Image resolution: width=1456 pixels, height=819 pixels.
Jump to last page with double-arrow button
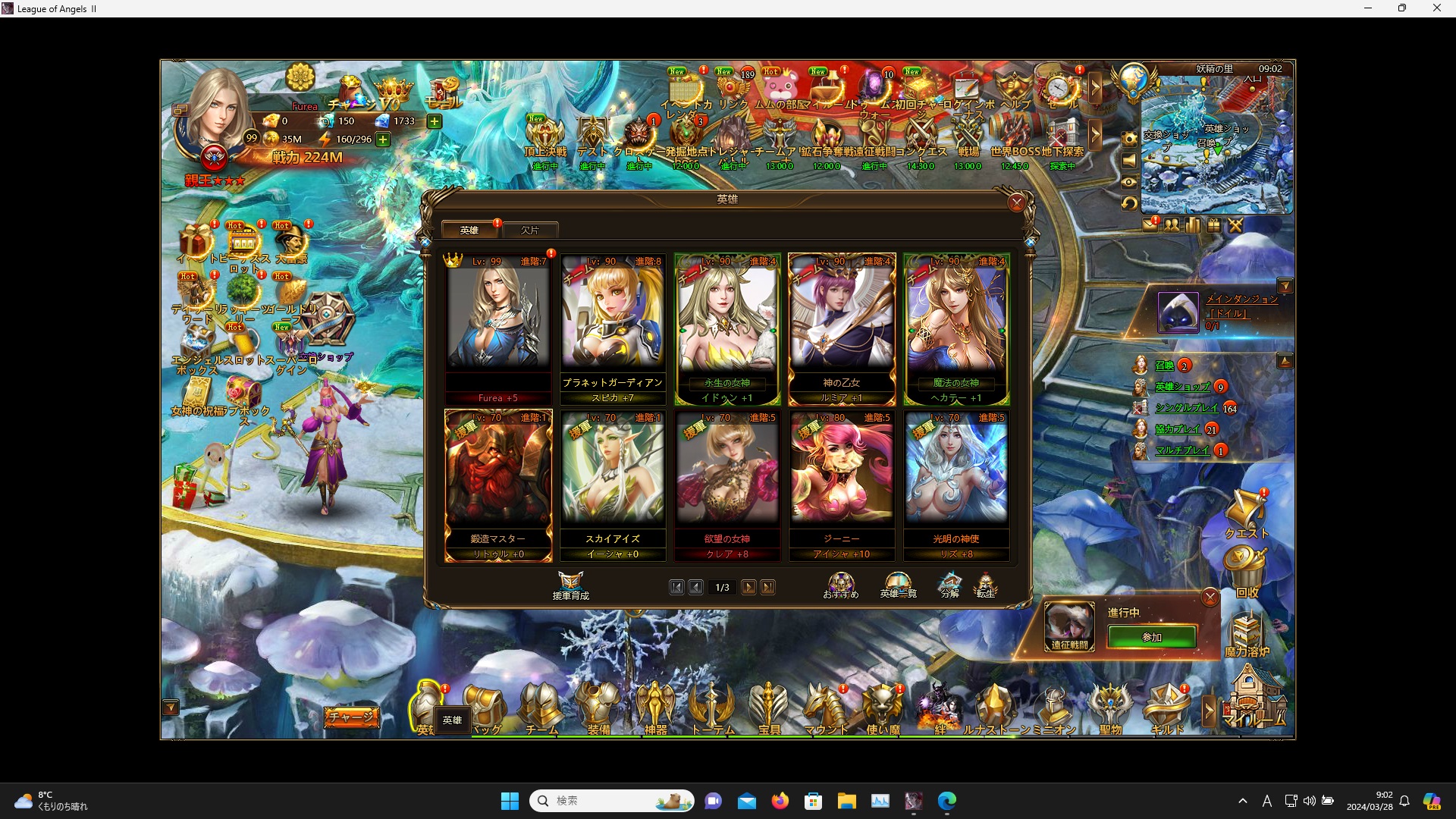[769, 587]
